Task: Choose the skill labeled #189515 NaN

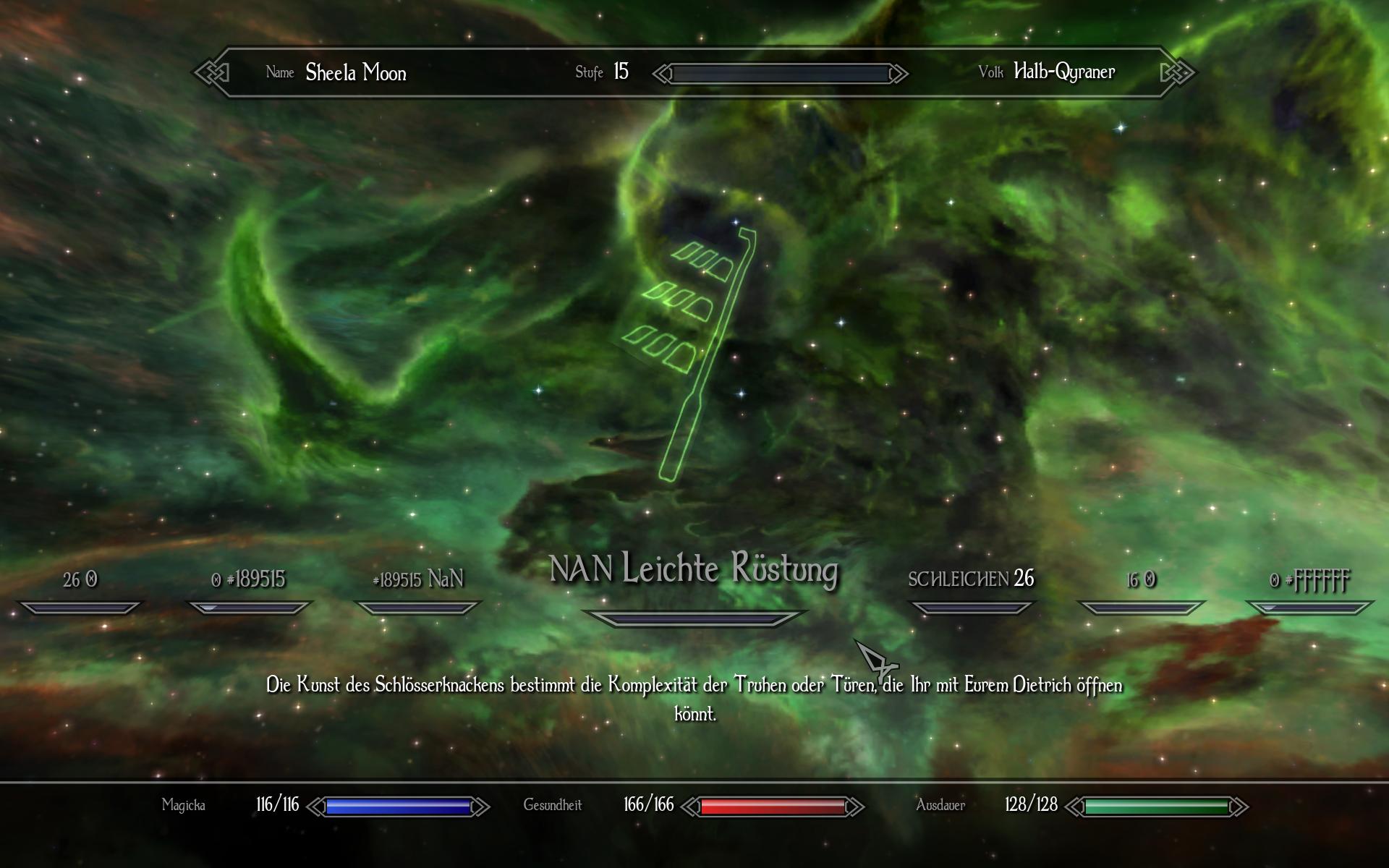Action: coord(417,580)
